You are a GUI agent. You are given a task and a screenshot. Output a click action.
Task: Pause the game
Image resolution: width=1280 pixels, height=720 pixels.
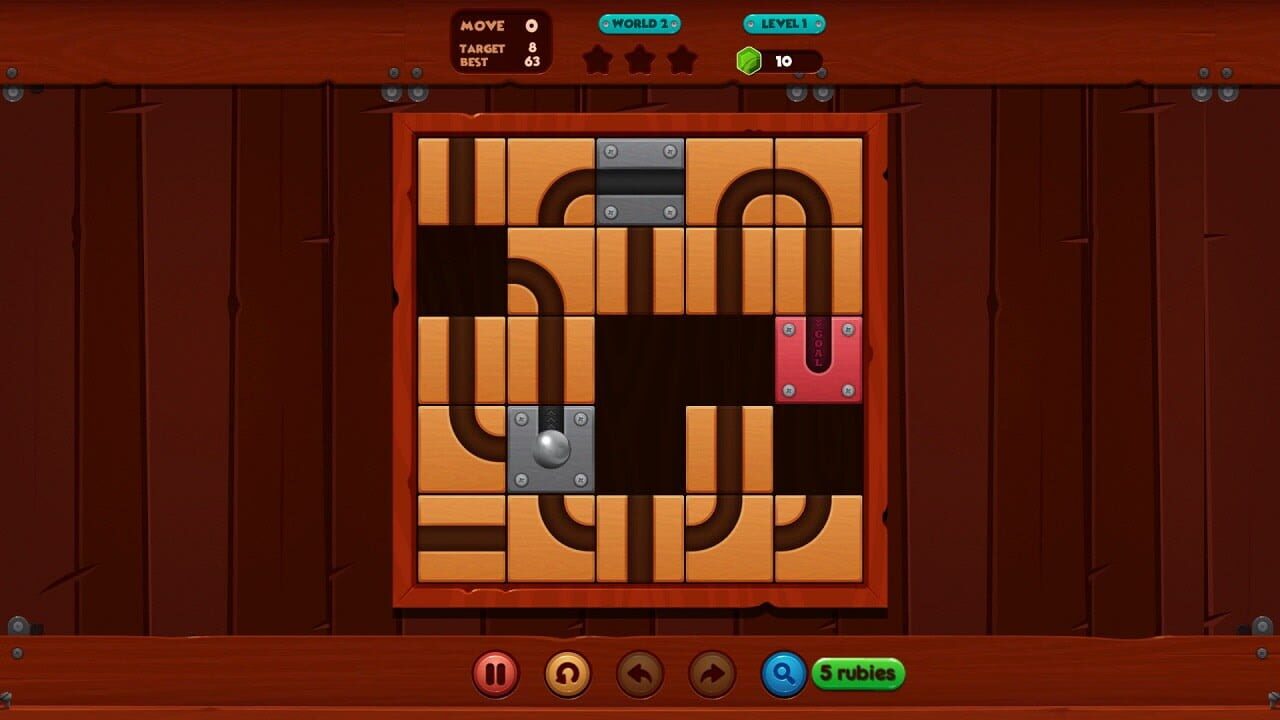point(495,675)
